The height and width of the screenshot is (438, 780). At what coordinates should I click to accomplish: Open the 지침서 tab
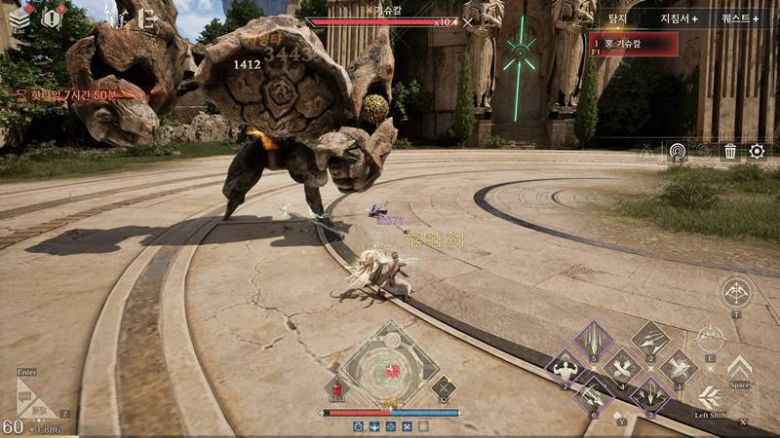(678, 18)
